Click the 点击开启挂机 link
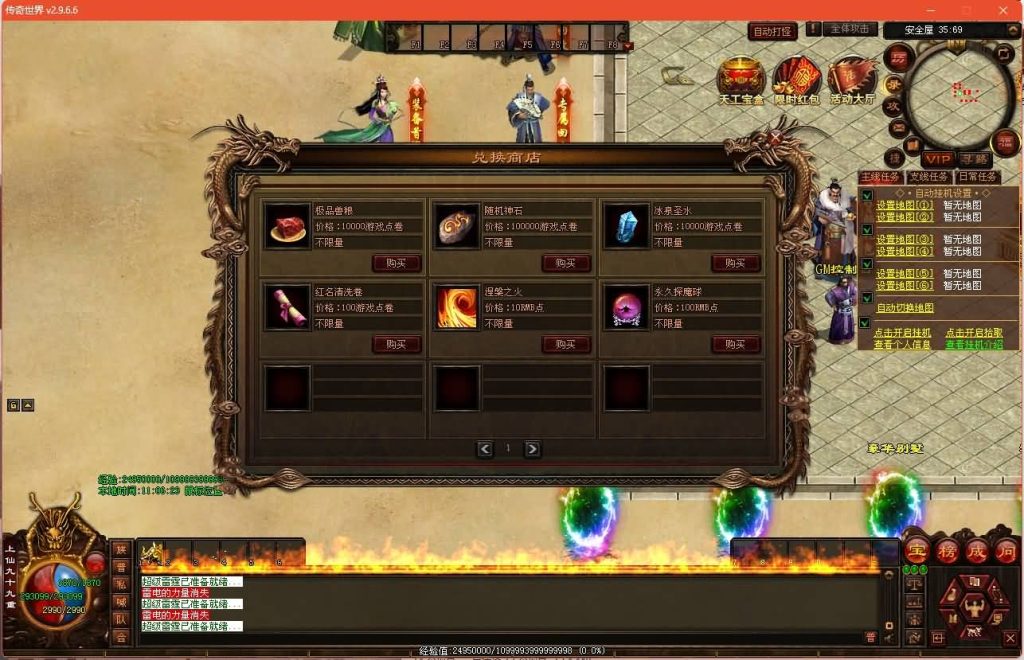The width and height of the screenshot is (1024, 660). 902,333
